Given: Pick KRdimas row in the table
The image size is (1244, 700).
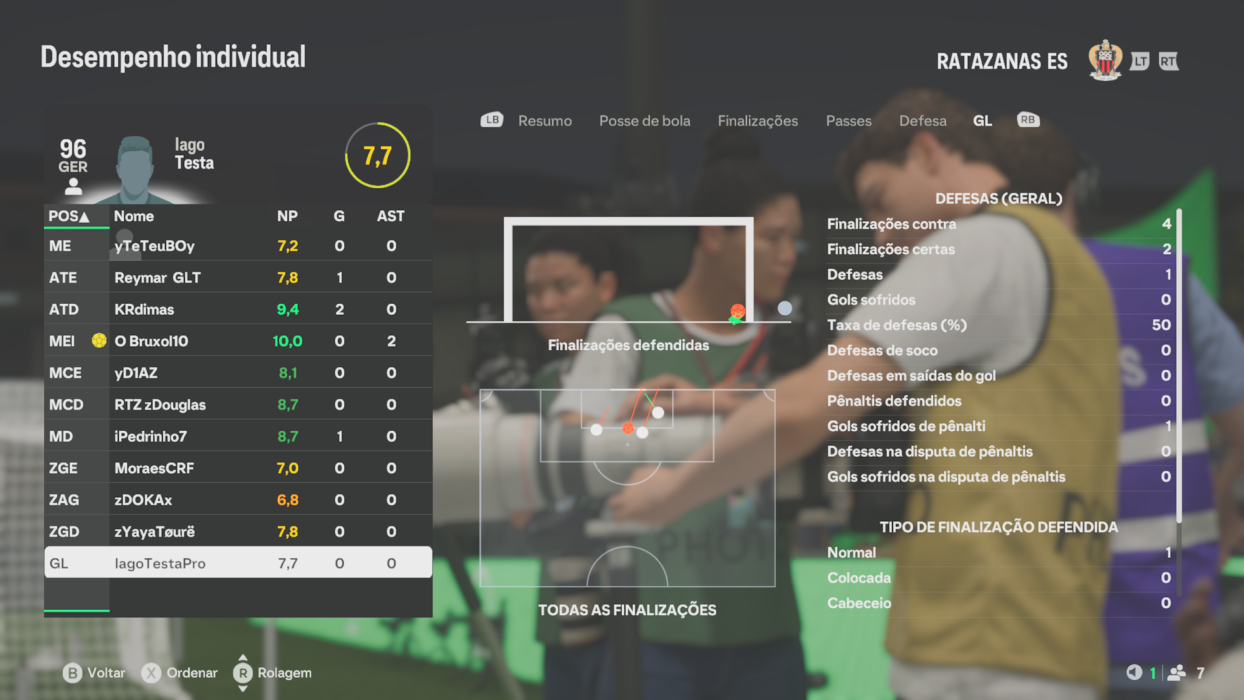Looking at the screenshot, I should pyautogui.click(x=238, y=310).
